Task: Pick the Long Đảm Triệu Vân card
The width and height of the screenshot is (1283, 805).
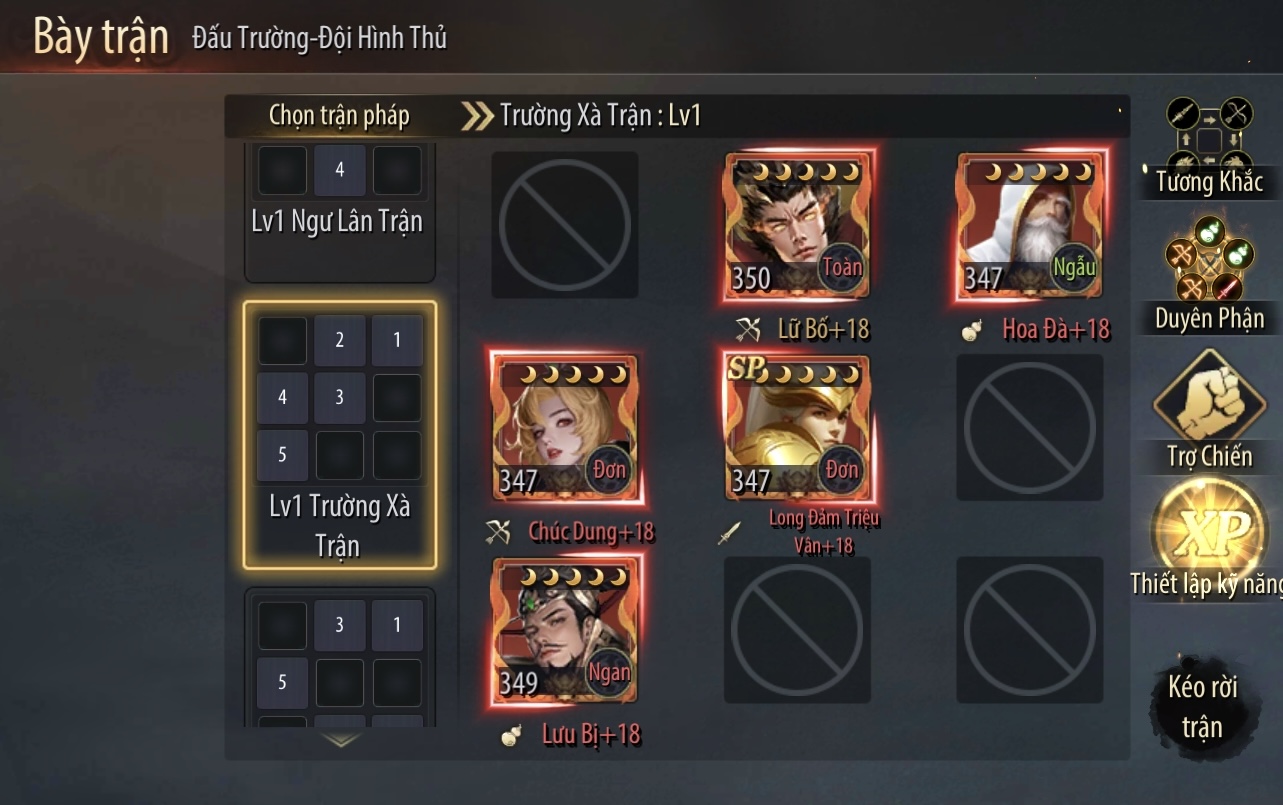Action: (798, 428)
